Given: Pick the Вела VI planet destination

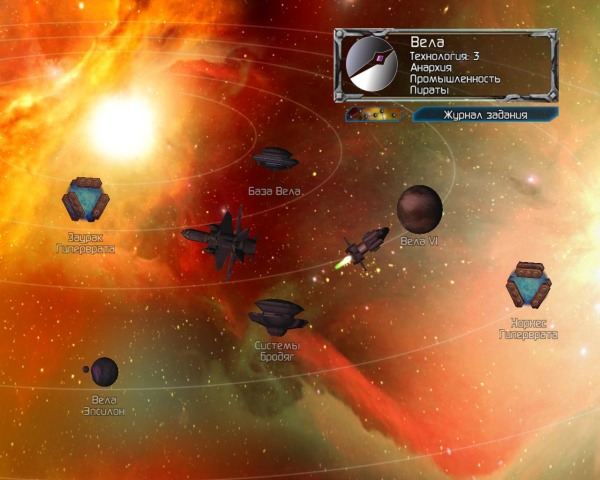Looking at the screenshot, I should (x=419, y=209).
